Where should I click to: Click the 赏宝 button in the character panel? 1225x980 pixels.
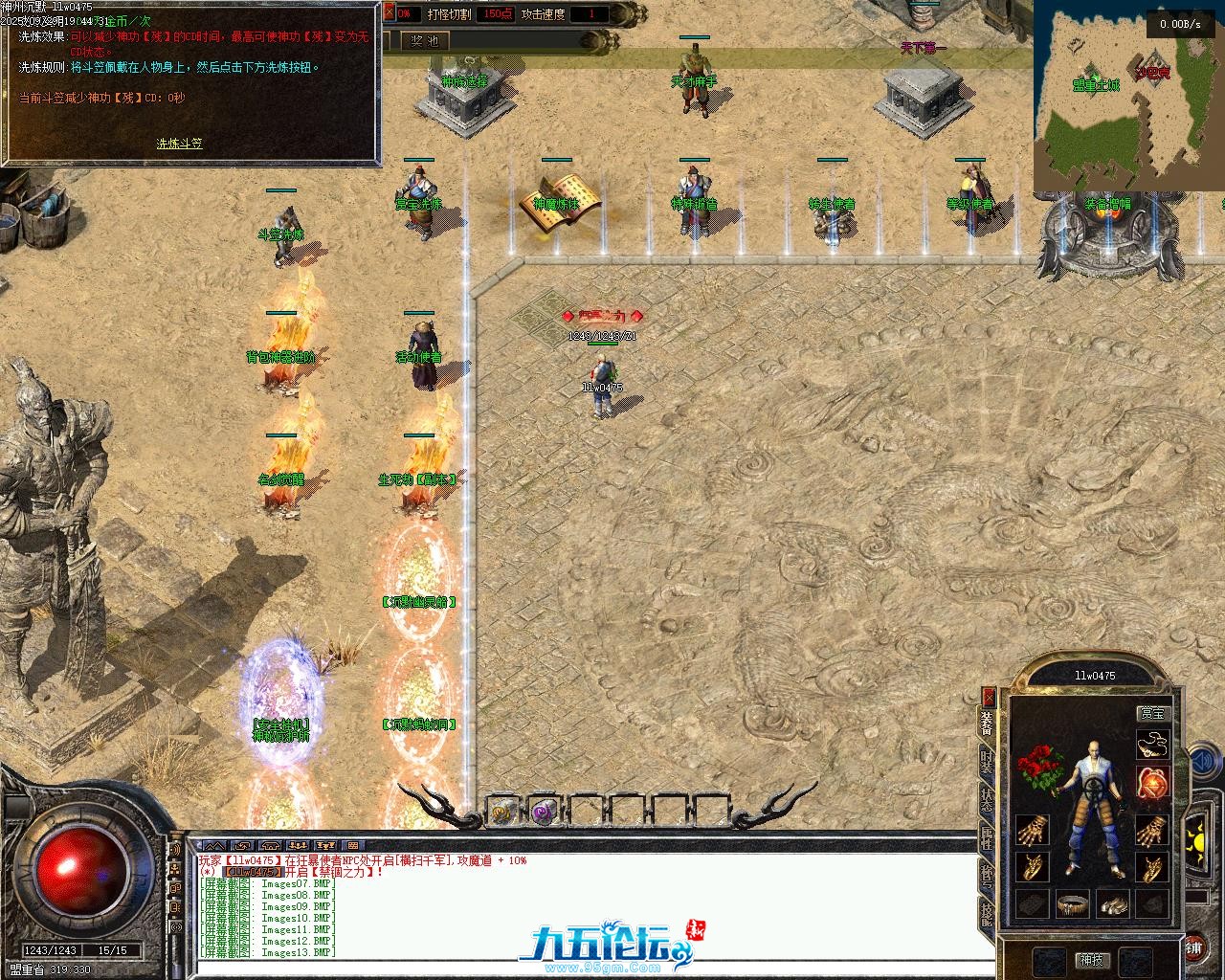coord(1152,713)
